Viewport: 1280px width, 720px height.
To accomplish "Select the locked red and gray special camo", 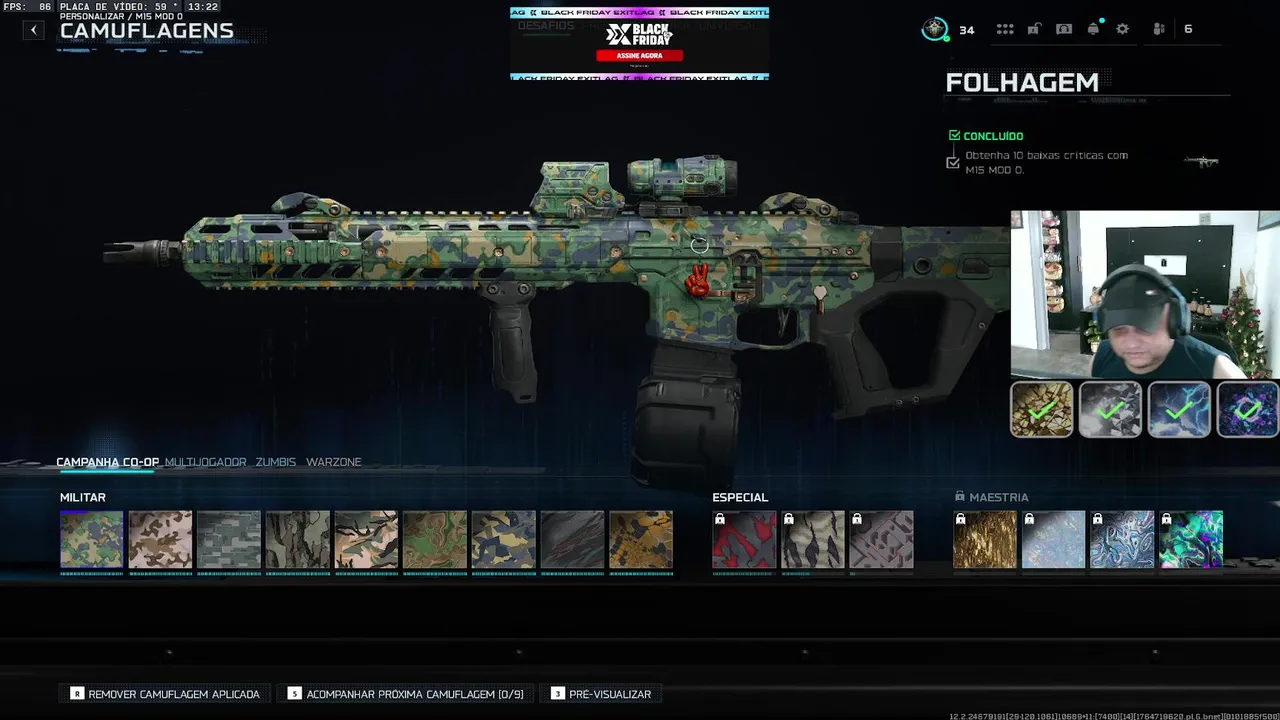I will [744, 540].
